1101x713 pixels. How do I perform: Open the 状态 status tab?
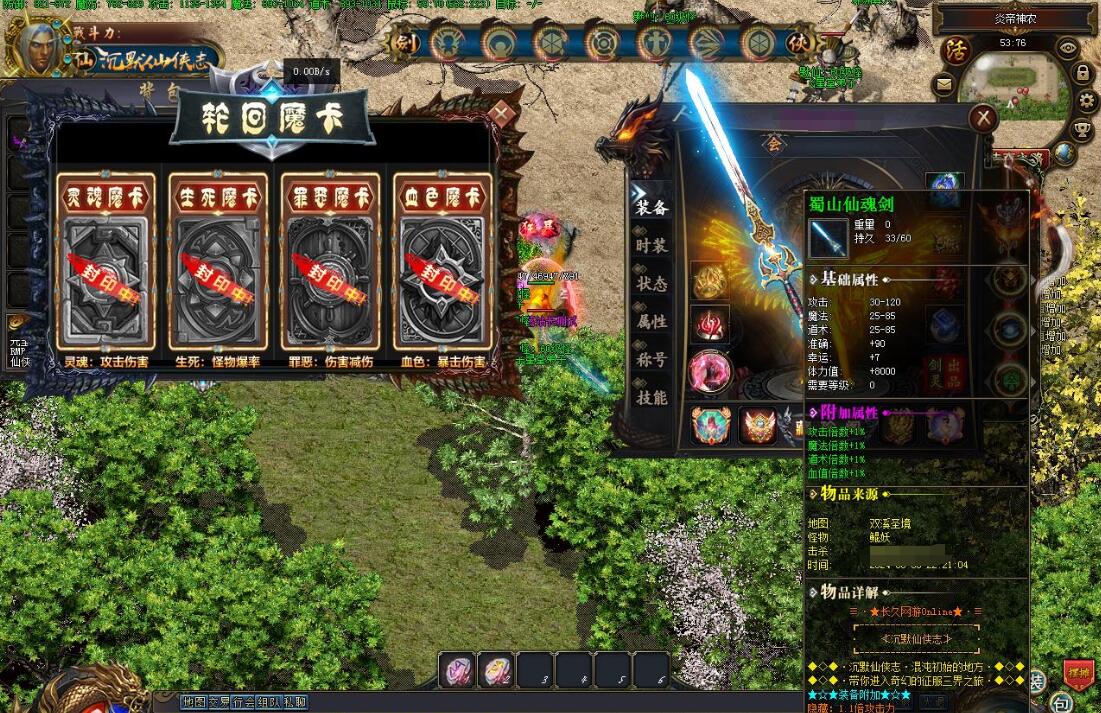point(652,284)
